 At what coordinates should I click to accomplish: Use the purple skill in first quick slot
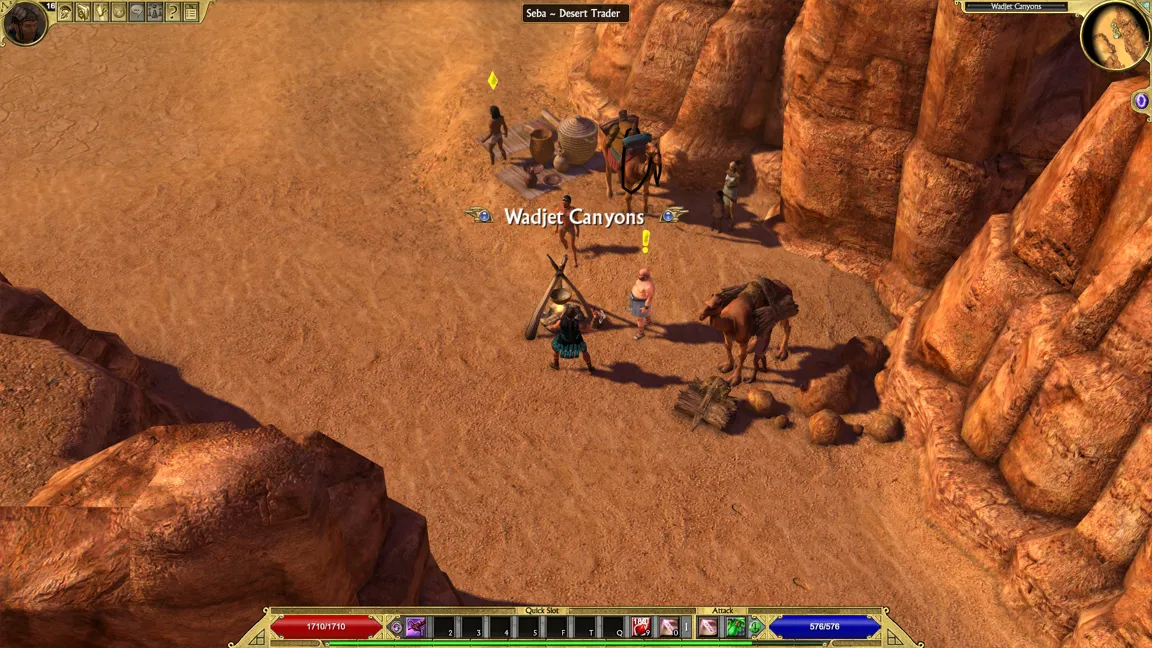(415, 627)
